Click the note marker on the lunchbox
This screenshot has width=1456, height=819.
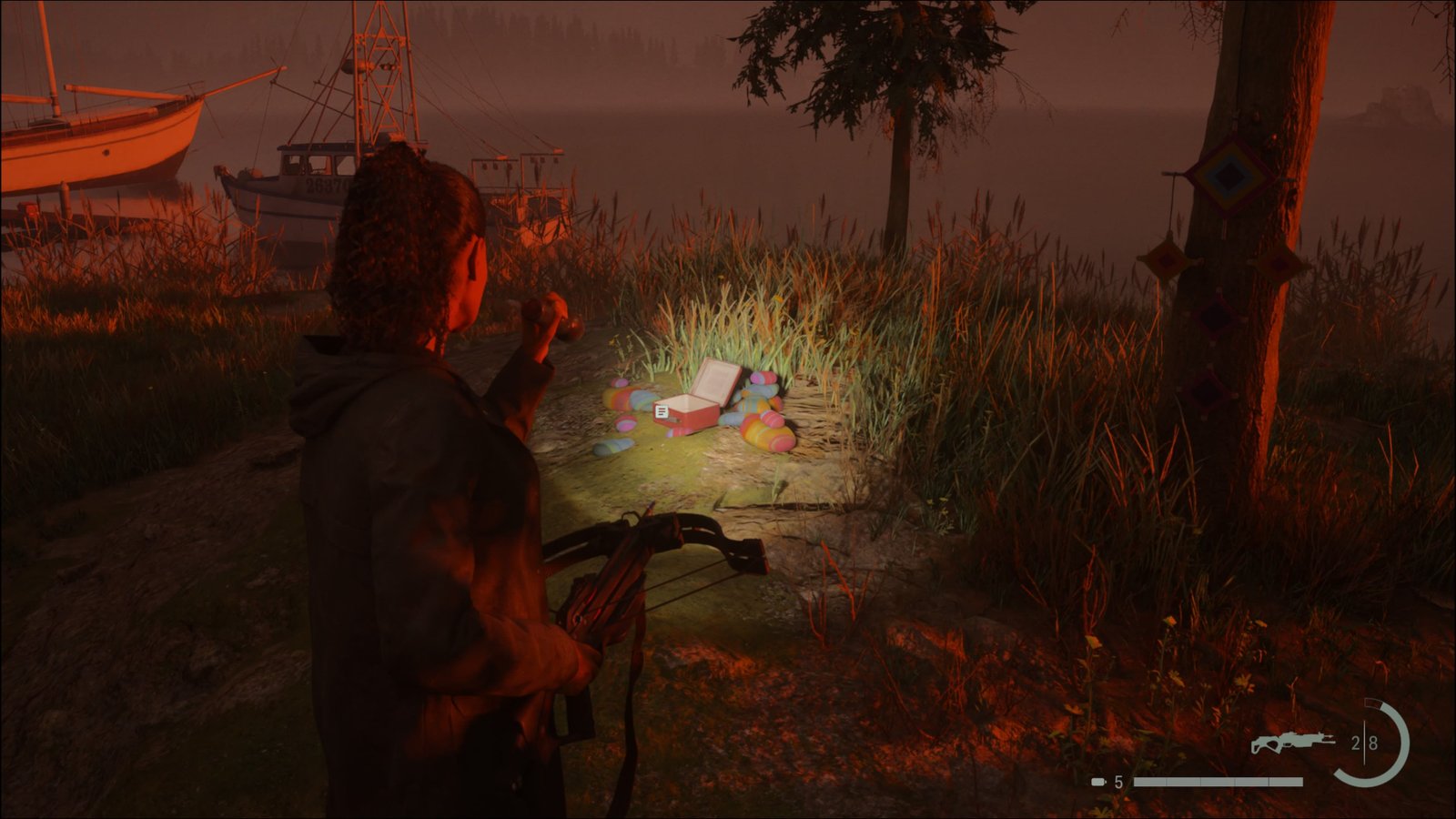(x=662, y=412)
